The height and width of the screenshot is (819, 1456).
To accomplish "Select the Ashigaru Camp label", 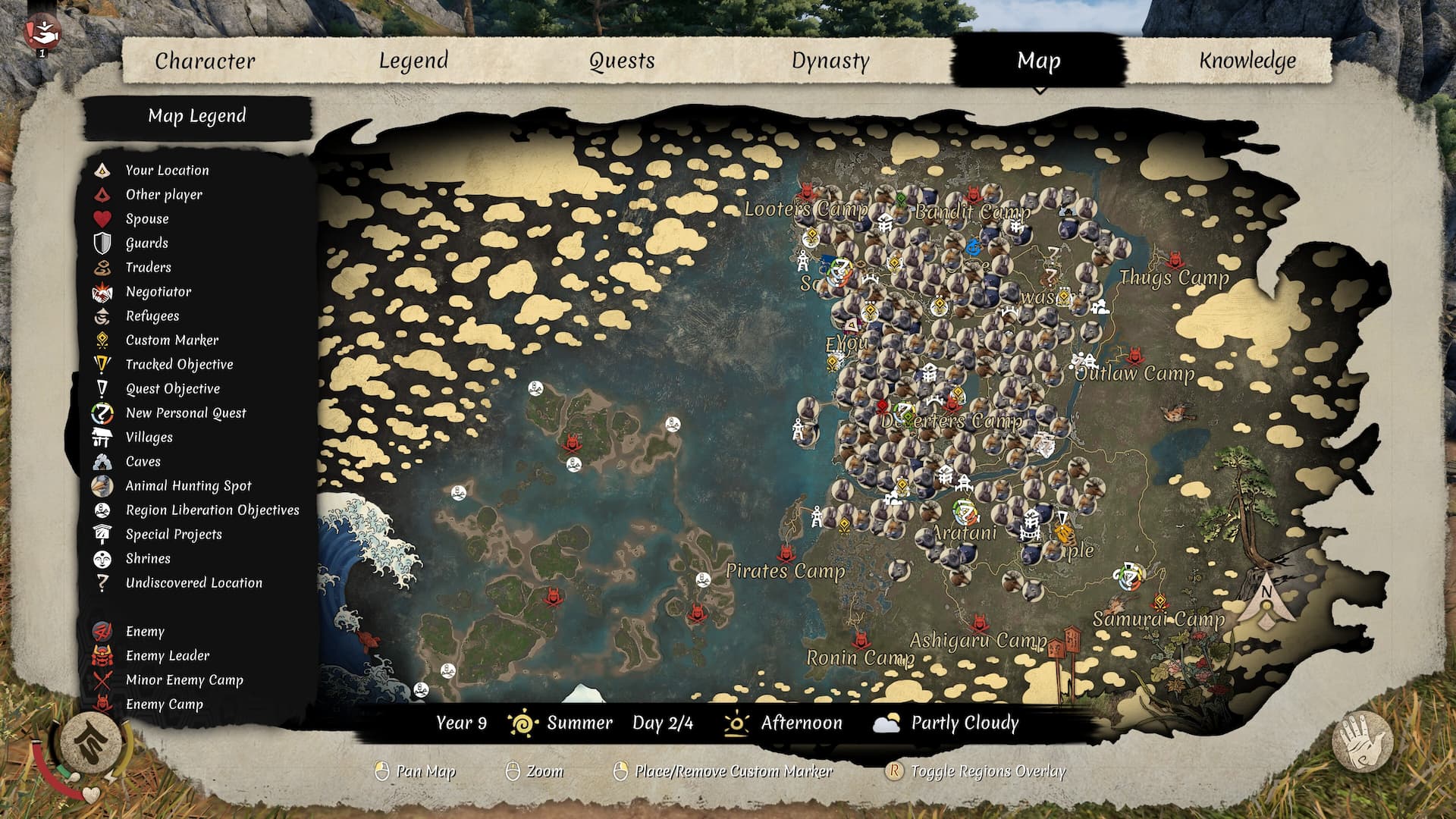I will click(x=978, y=641).
